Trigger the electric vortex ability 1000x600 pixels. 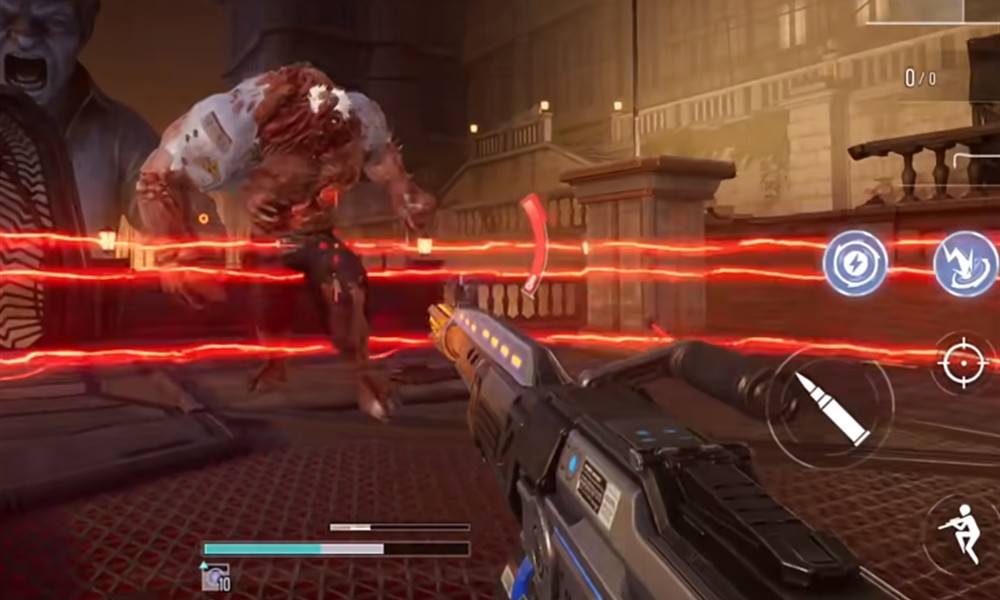tap(965, 263)
